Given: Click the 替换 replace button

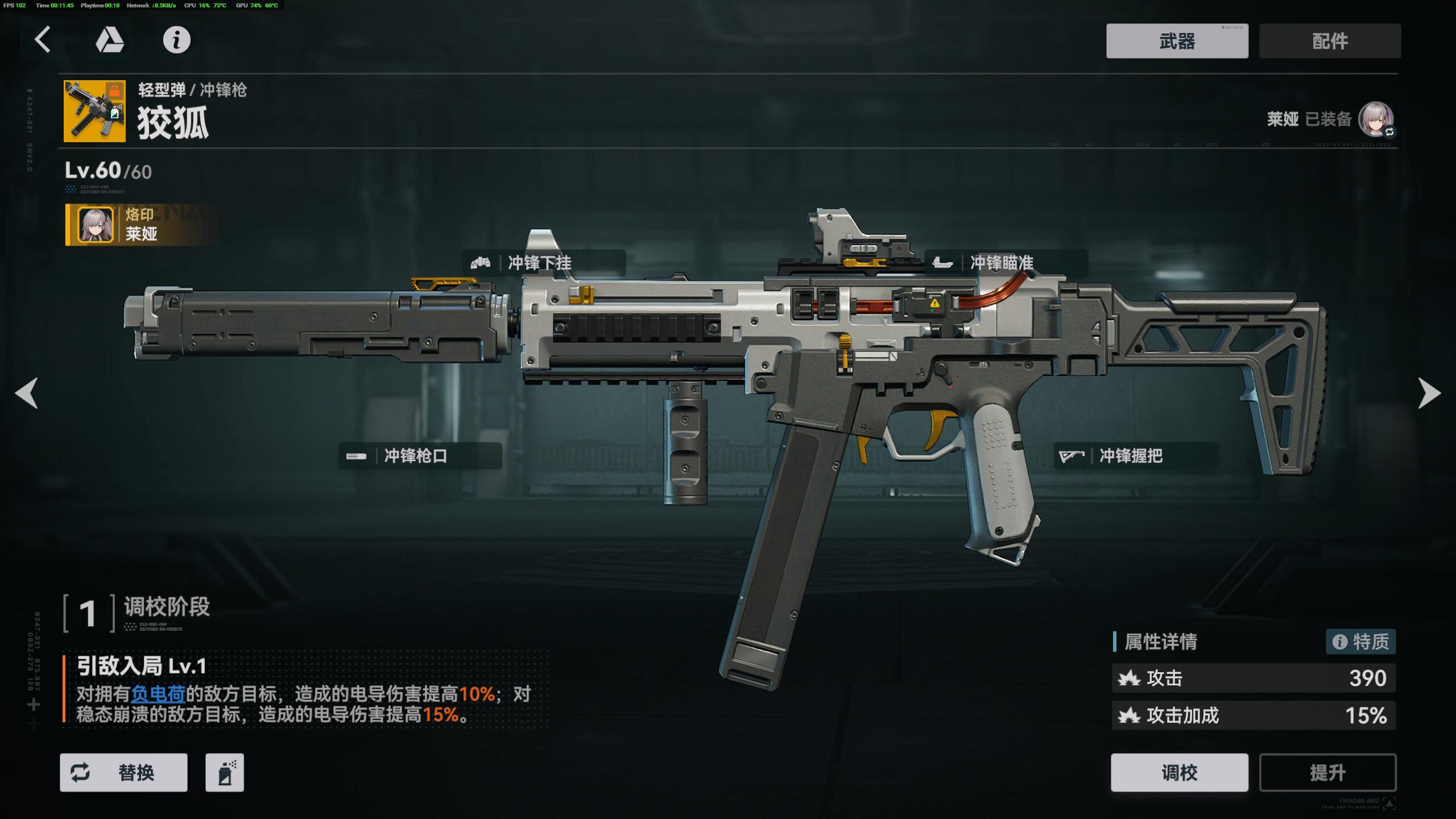Looking at the screenshot, I should point(123,772).
